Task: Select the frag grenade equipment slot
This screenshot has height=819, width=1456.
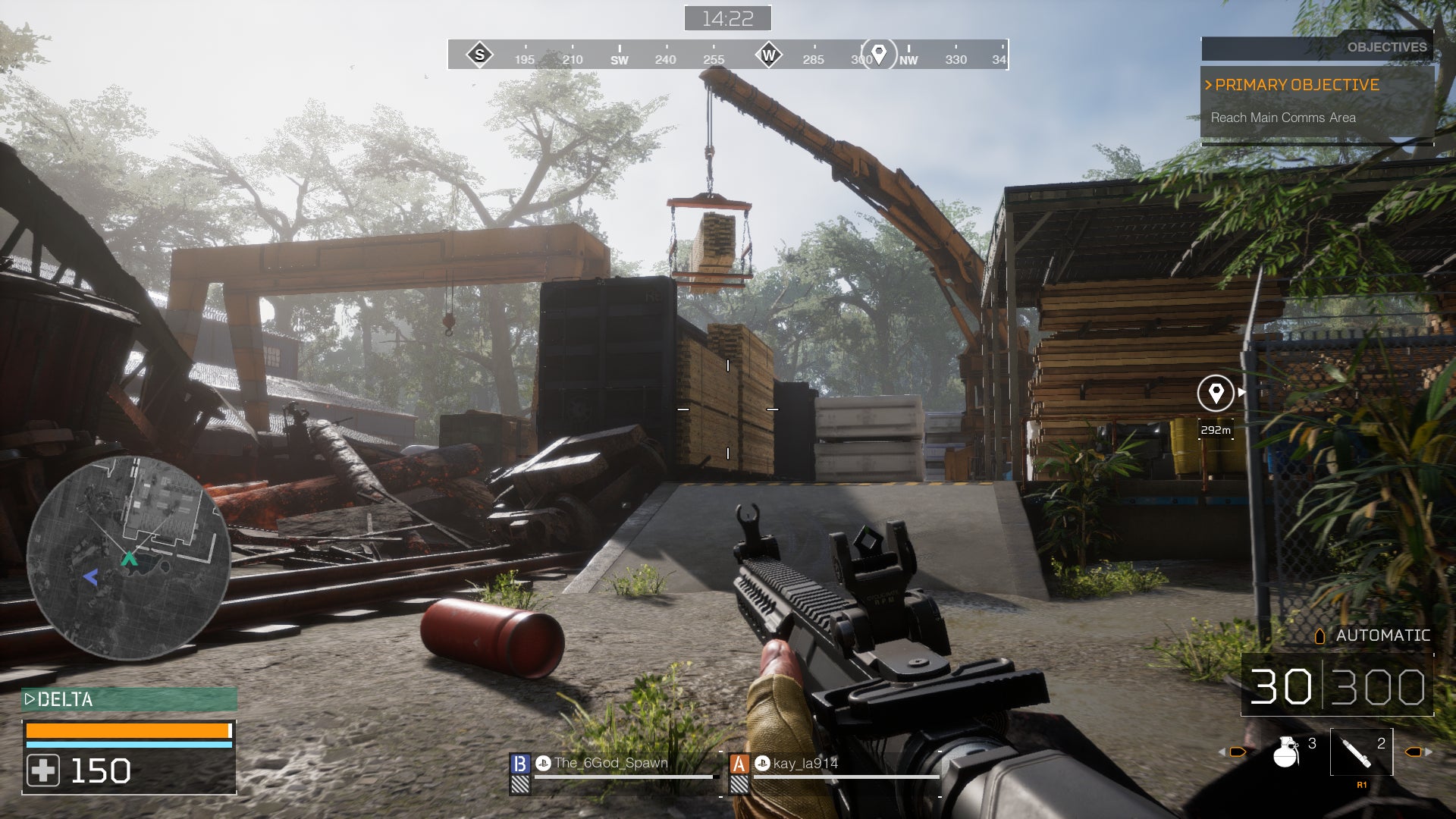Action: pyautogui.click(x=1286, y=752)
